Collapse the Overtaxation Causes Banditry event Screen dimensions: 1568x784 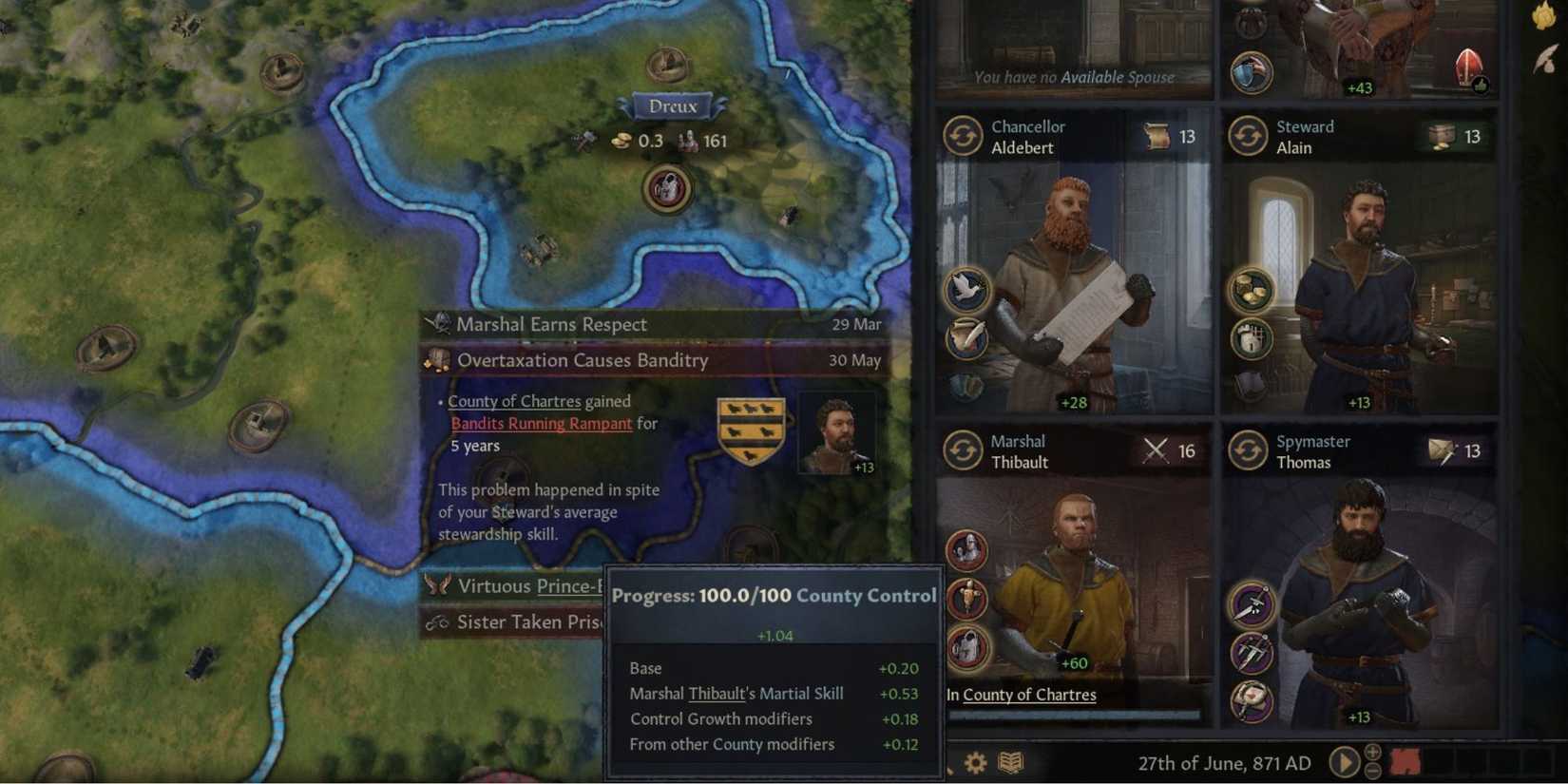(583, 361)
